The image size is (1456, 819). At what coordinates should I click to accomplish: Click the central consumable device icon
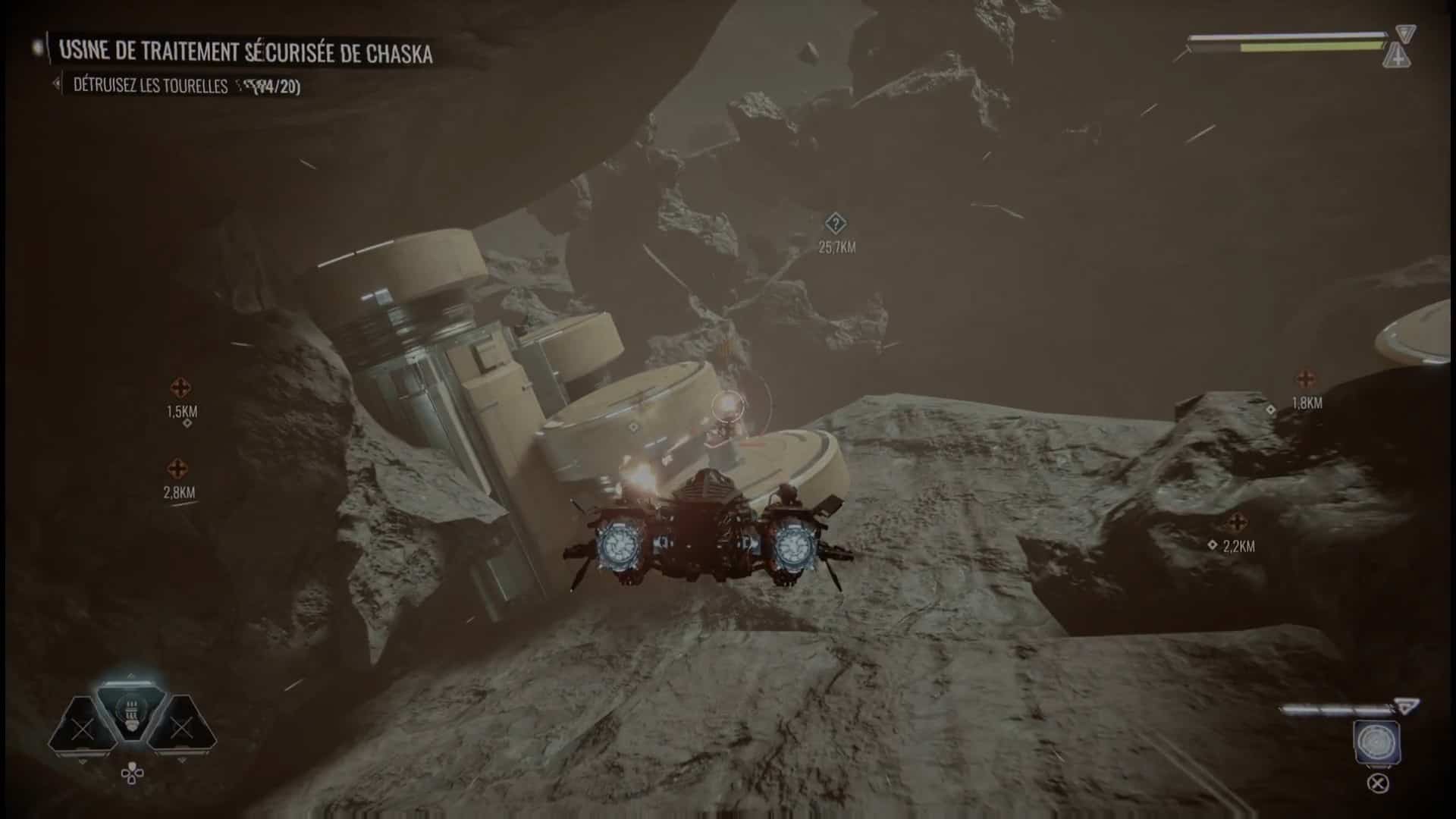click(131, 711)
